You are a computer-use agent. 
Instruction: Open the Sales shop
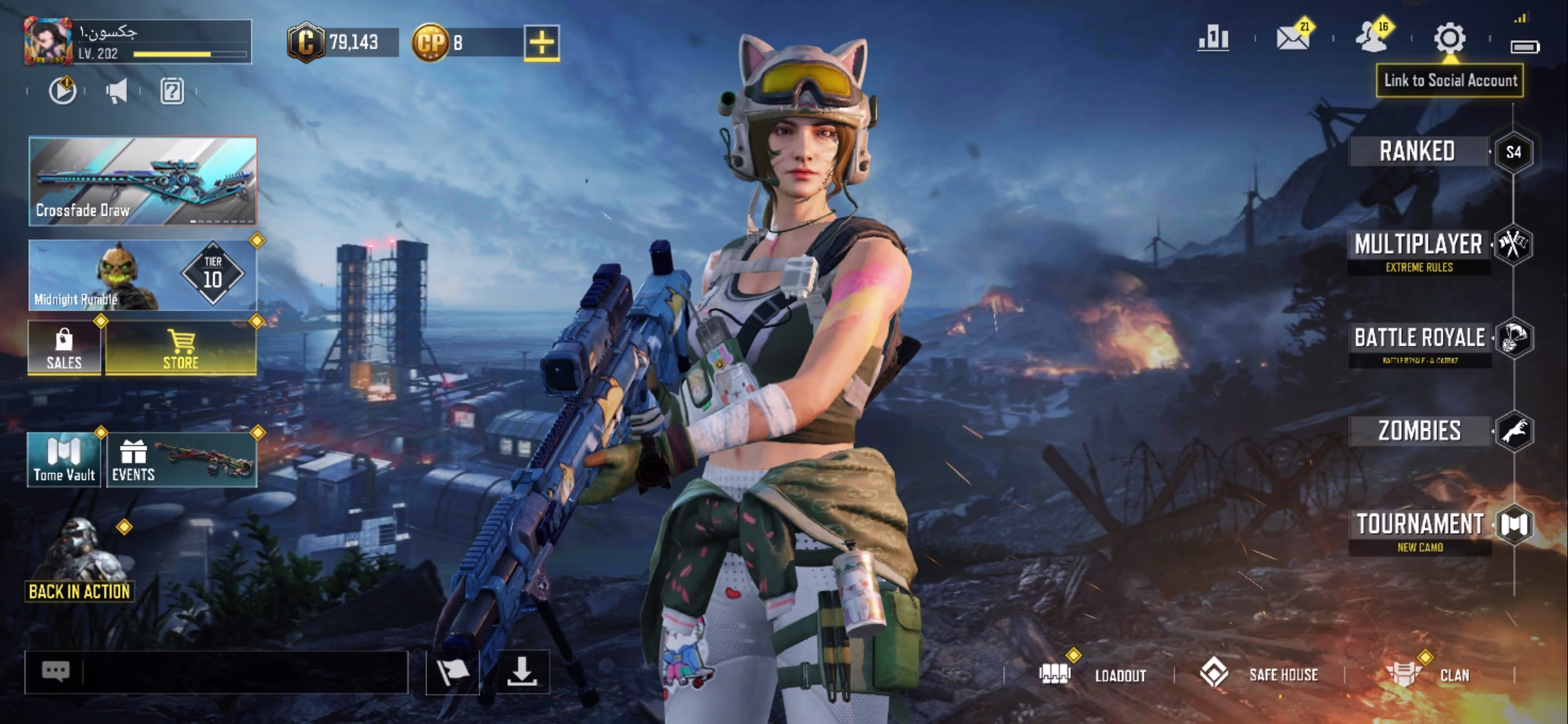click(x=64, y=348)
